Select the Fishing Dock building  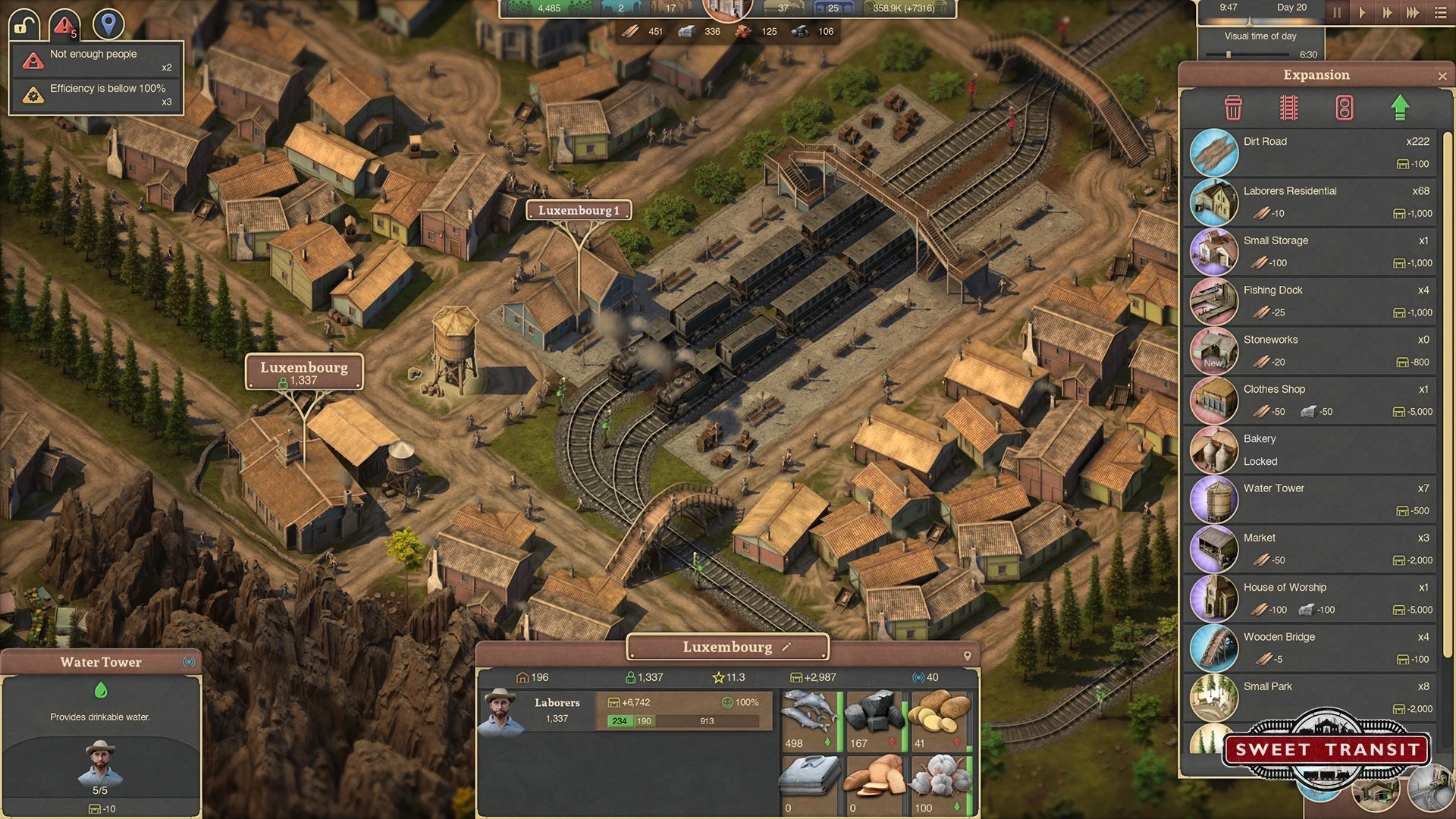point(1310,301)
